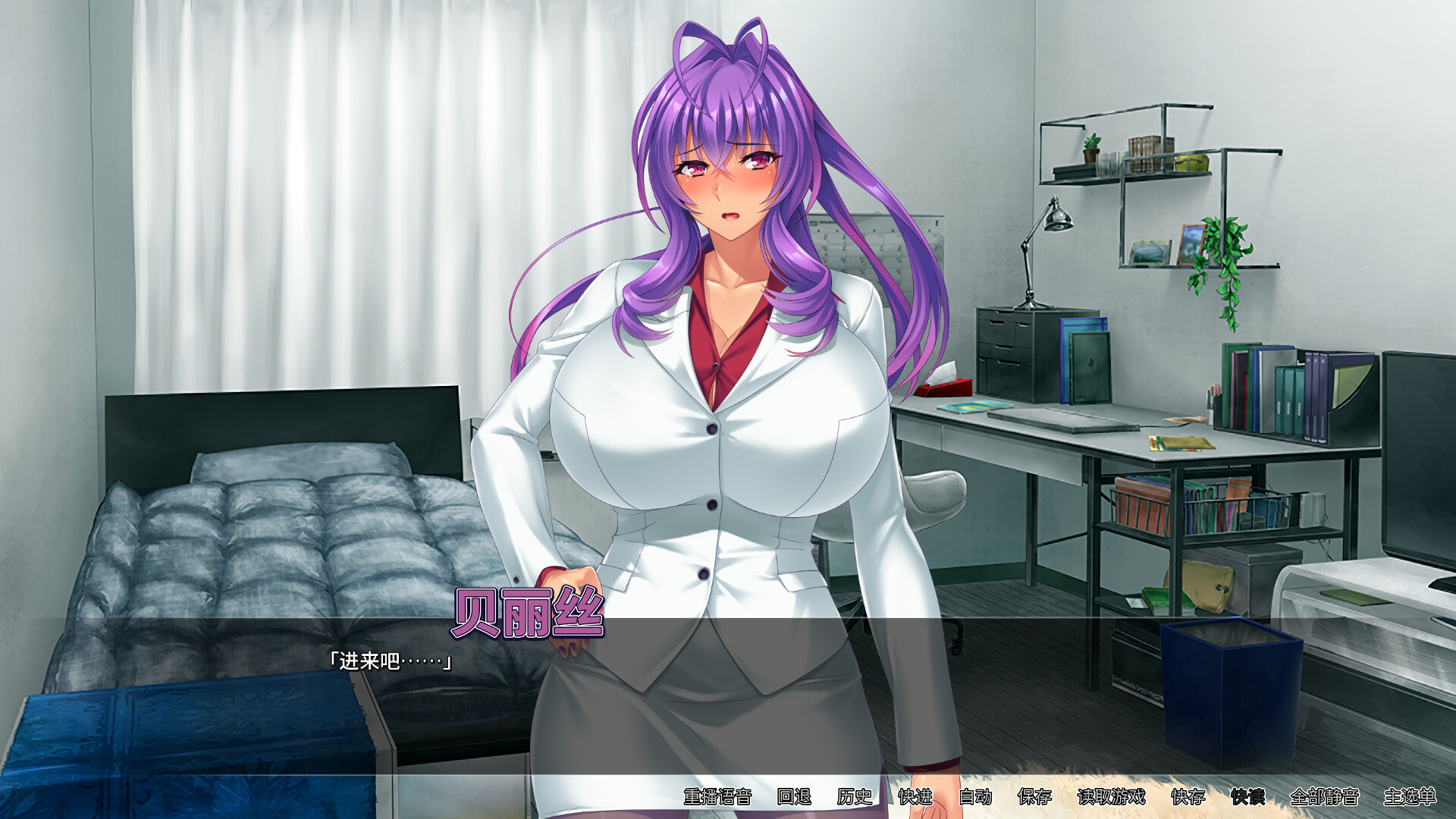Rewind to previous line using 回退
The width and height of the screenshot is (1456, 819).
792,798
